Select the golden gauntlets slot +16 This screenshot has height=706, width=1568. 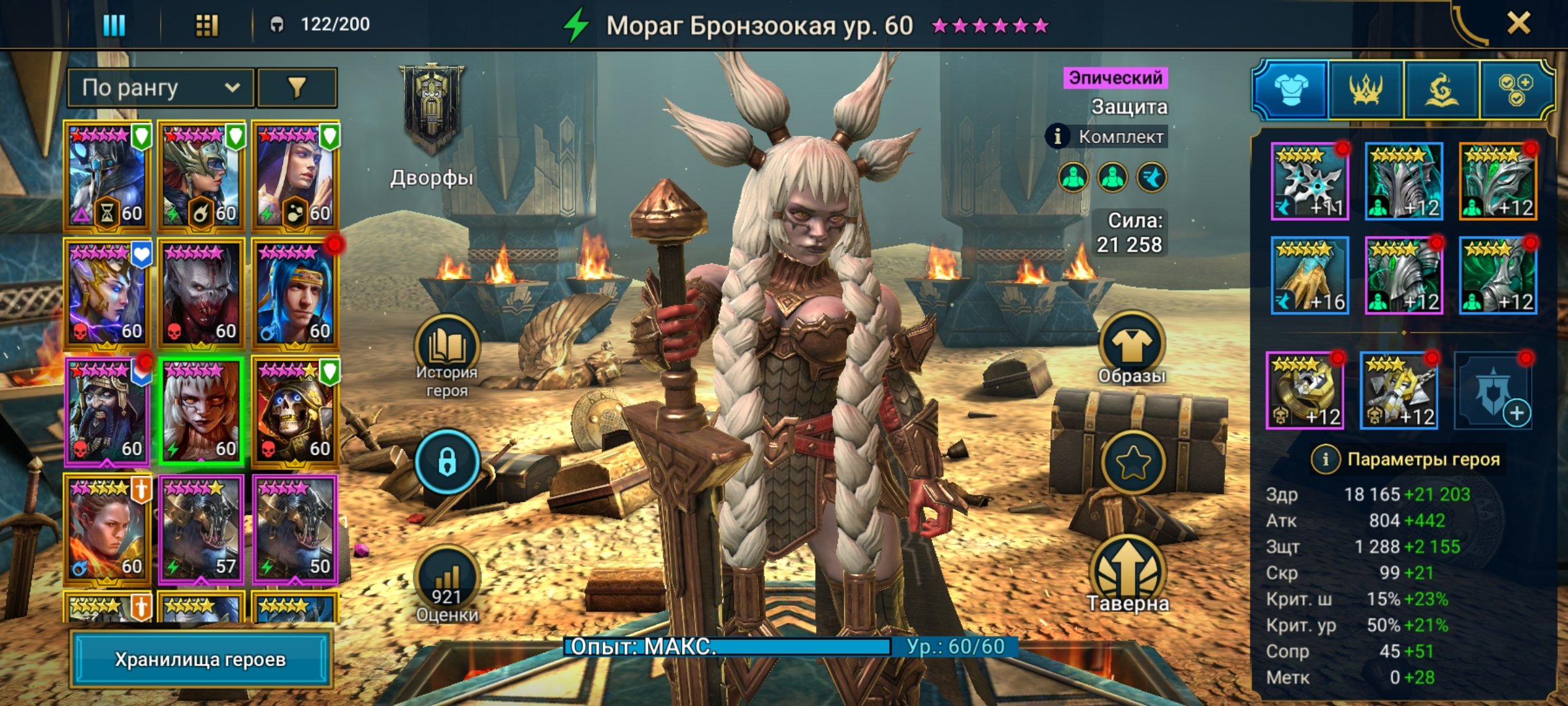1309,275
